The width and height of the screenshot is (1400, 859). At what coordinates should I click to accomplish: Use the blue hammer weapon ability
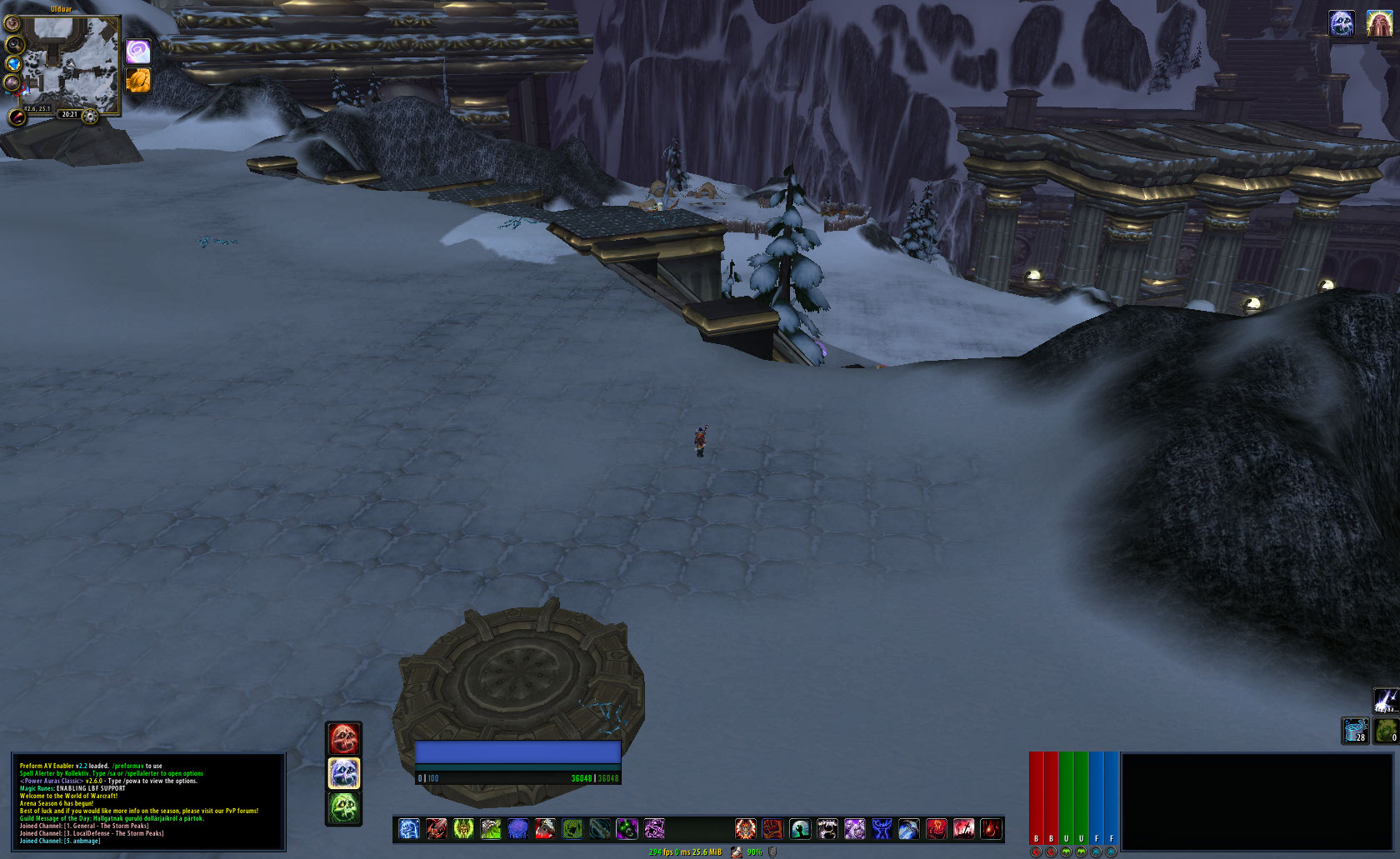(909, 829)
